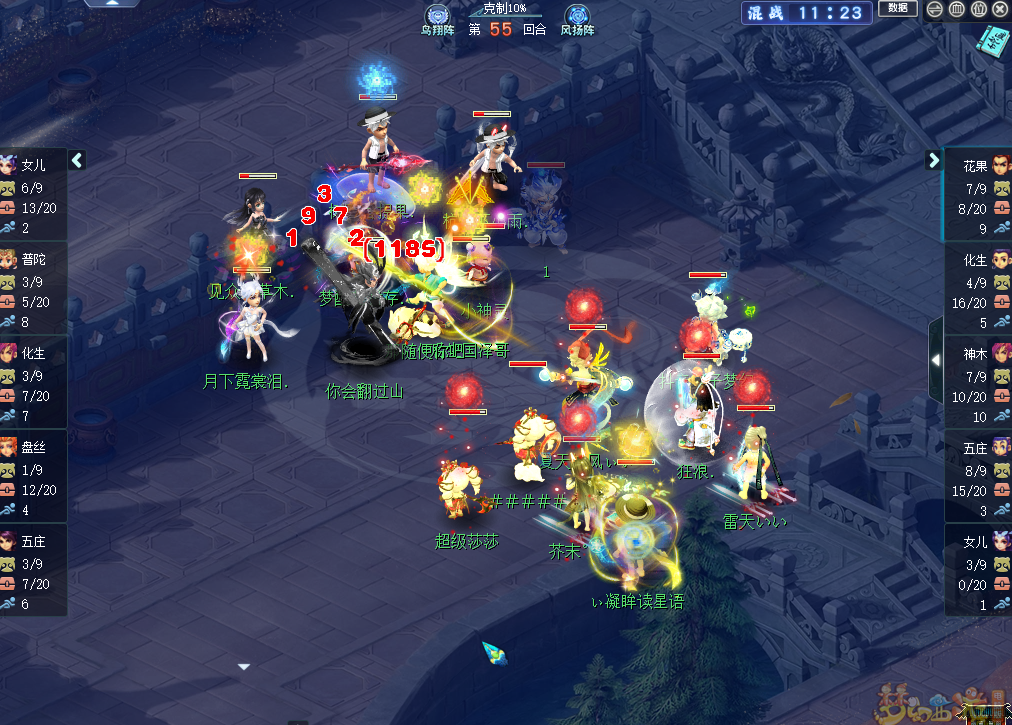
Task: Collapse the right team panel arrow
Action: pyautogui.click(x=934, y=160)
